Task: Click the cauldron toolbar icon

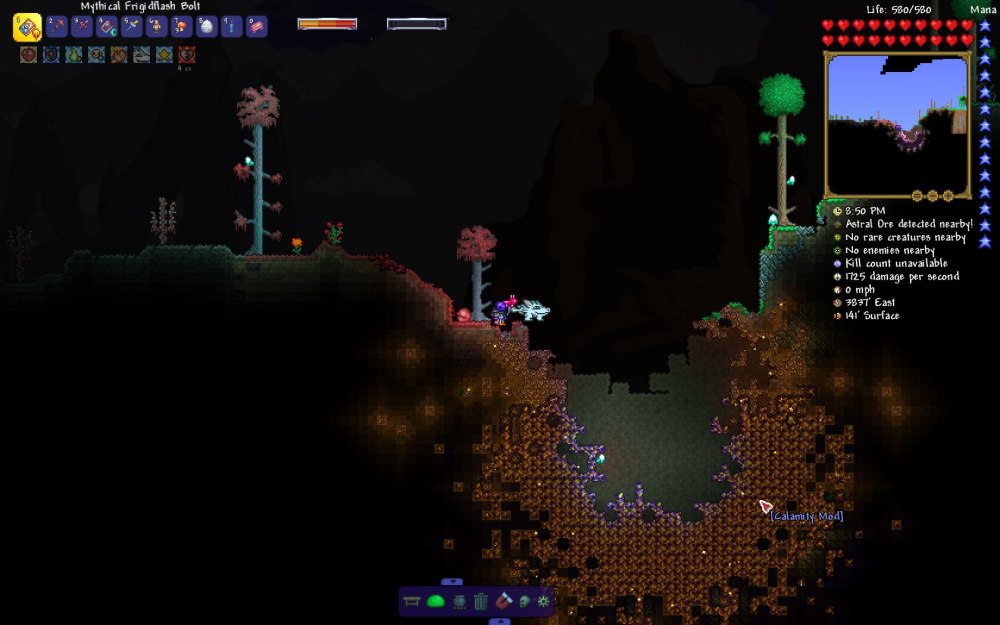Action: [x=459, y=601]
